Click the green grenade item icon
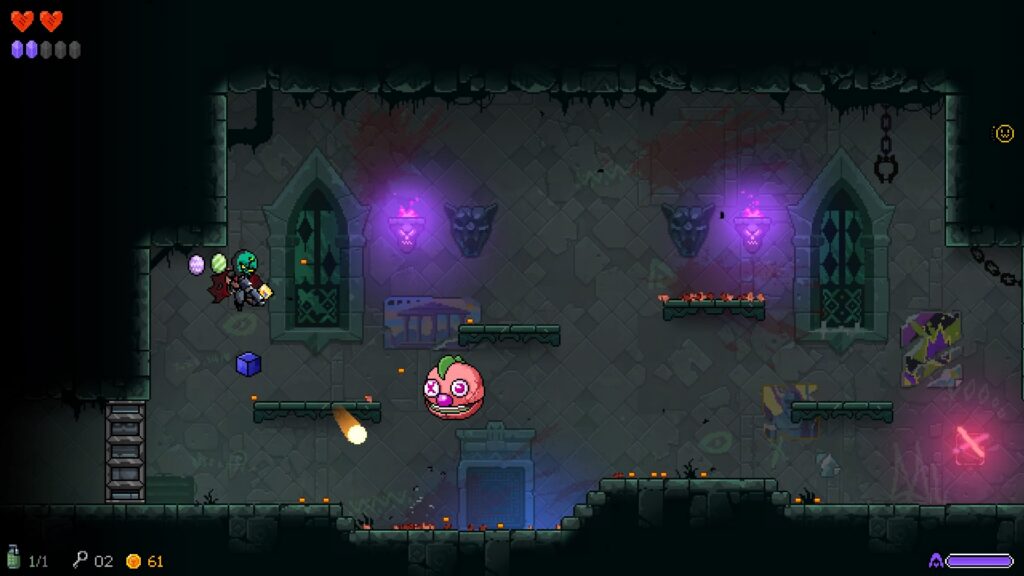1024x576 pixels. click(14, 558)
